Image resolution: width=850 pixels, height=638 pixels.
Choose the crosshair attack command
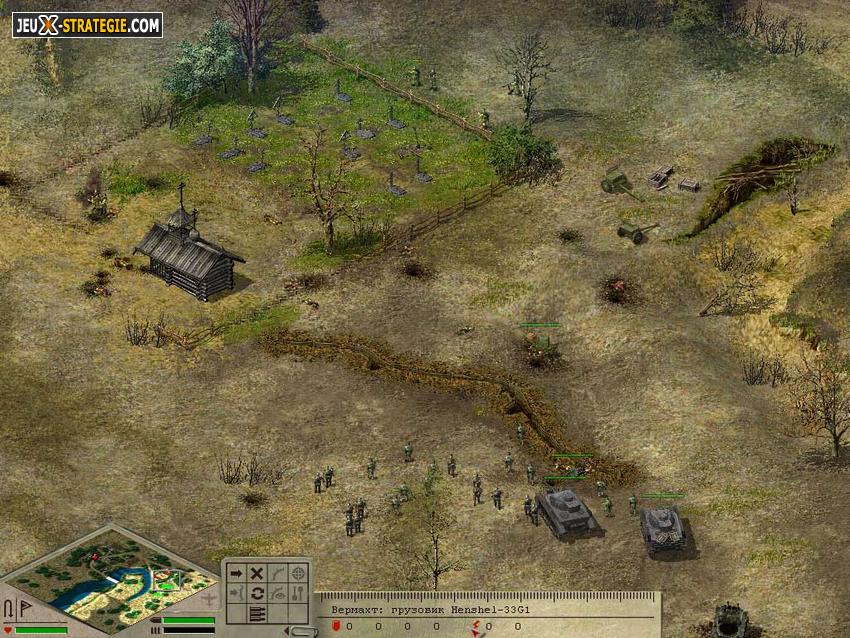pyautogui.click(x=297, y=573)
